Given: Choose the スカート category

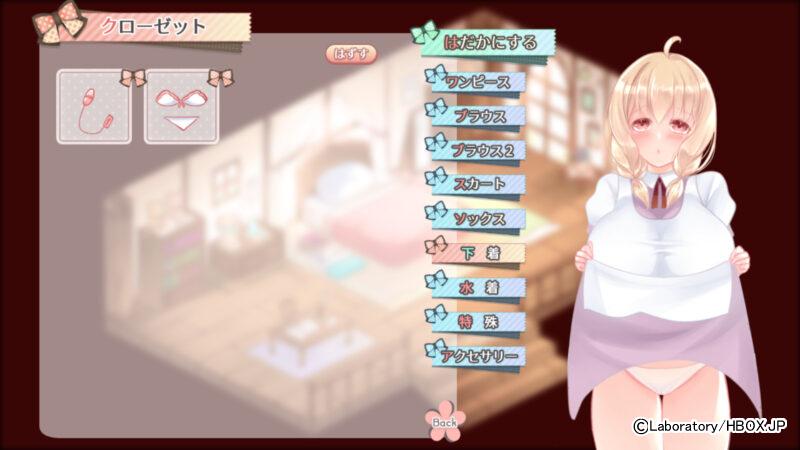Looking at the screenshot, I should click(477, 184).
